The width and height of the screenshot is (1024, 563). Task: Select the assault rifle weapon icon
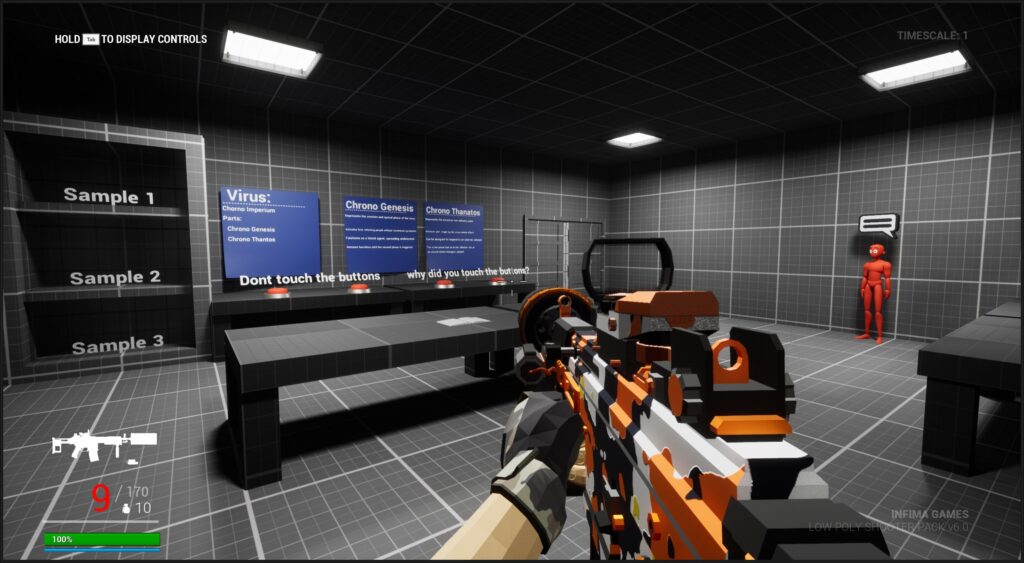pyautogui.click(x=103, y=444)
